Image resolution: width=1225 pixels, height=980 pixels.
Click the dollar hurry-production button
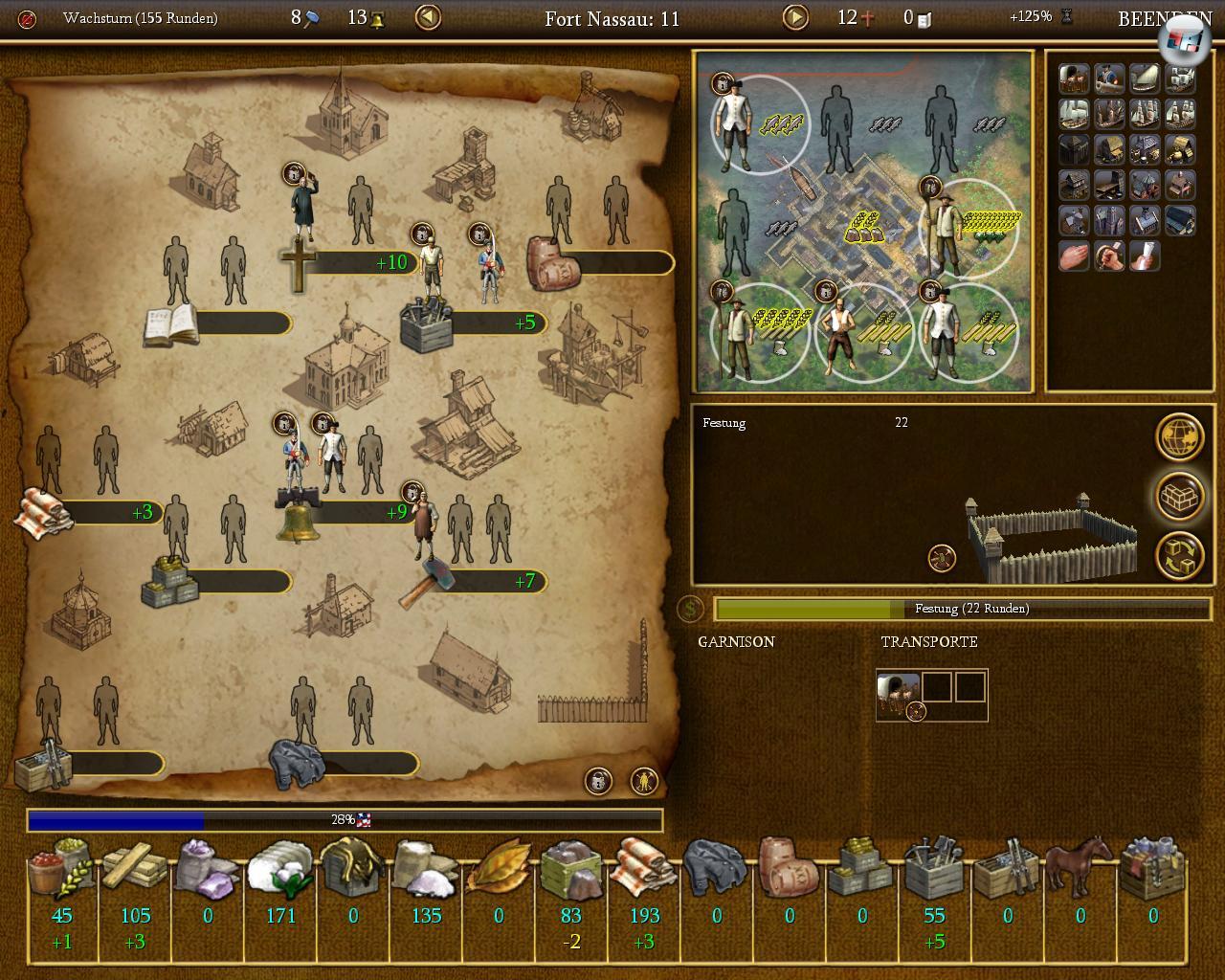pyautogui.click(x=689, y=609)
